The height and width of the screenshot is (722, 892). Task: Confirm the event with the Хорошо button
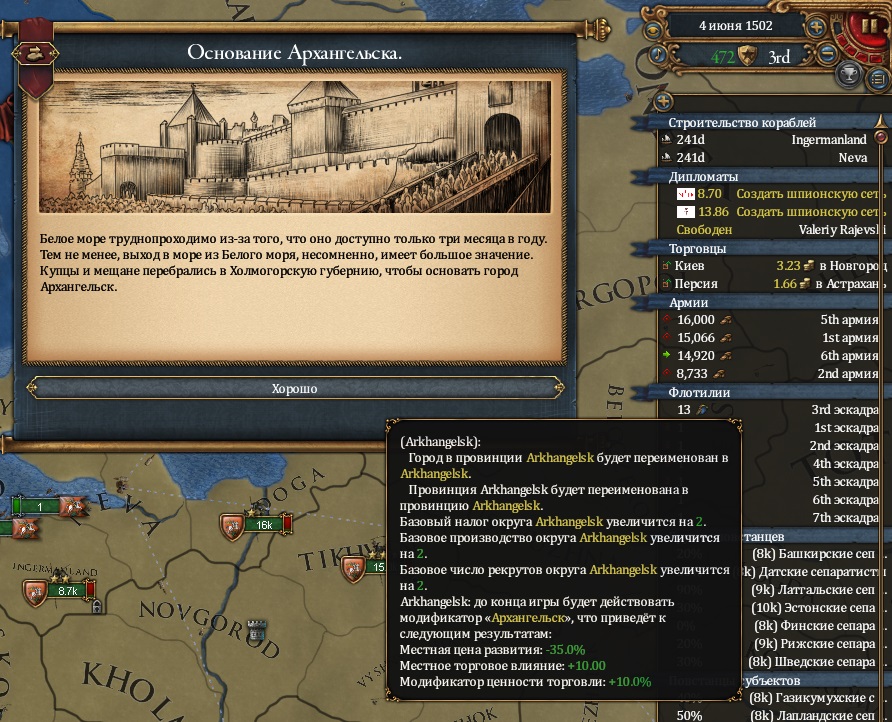pos(294,388)
